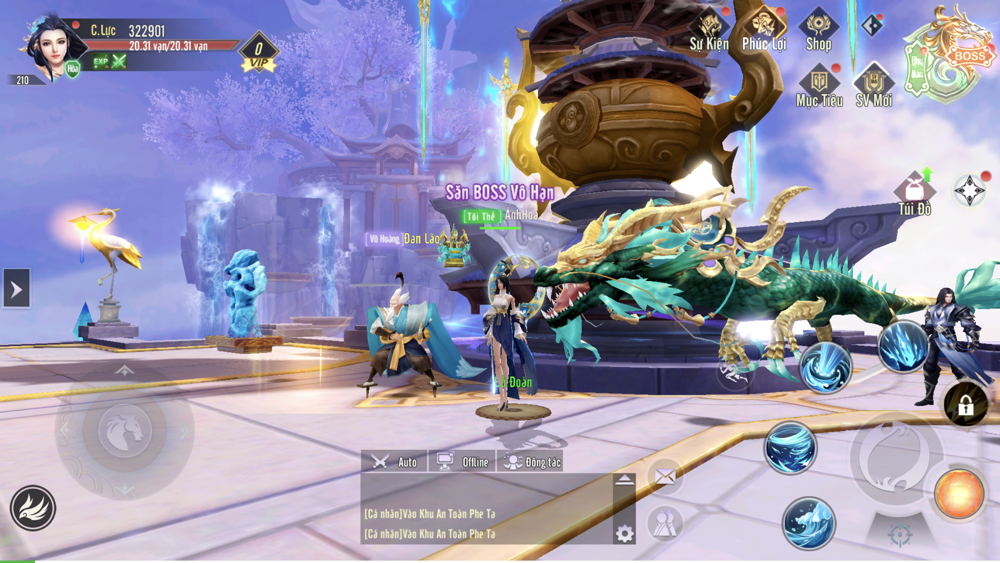Activate the wave skill icon
Image resolution: width=1000 pixels, height=563 pixels.
[790, 447]
